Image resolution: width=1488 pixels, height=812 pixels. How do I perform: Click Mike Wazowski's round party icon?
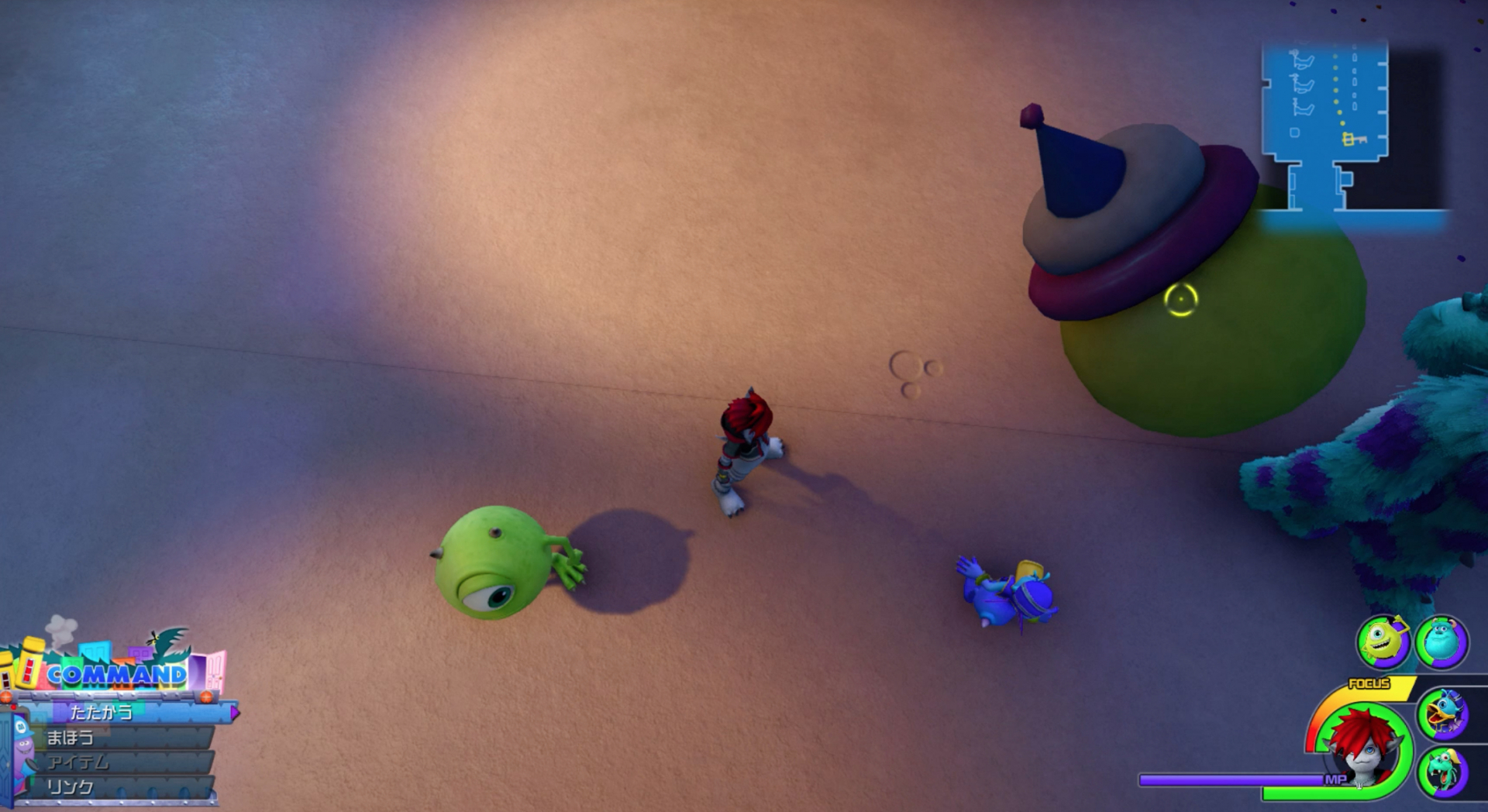[x=1383, y=640]
